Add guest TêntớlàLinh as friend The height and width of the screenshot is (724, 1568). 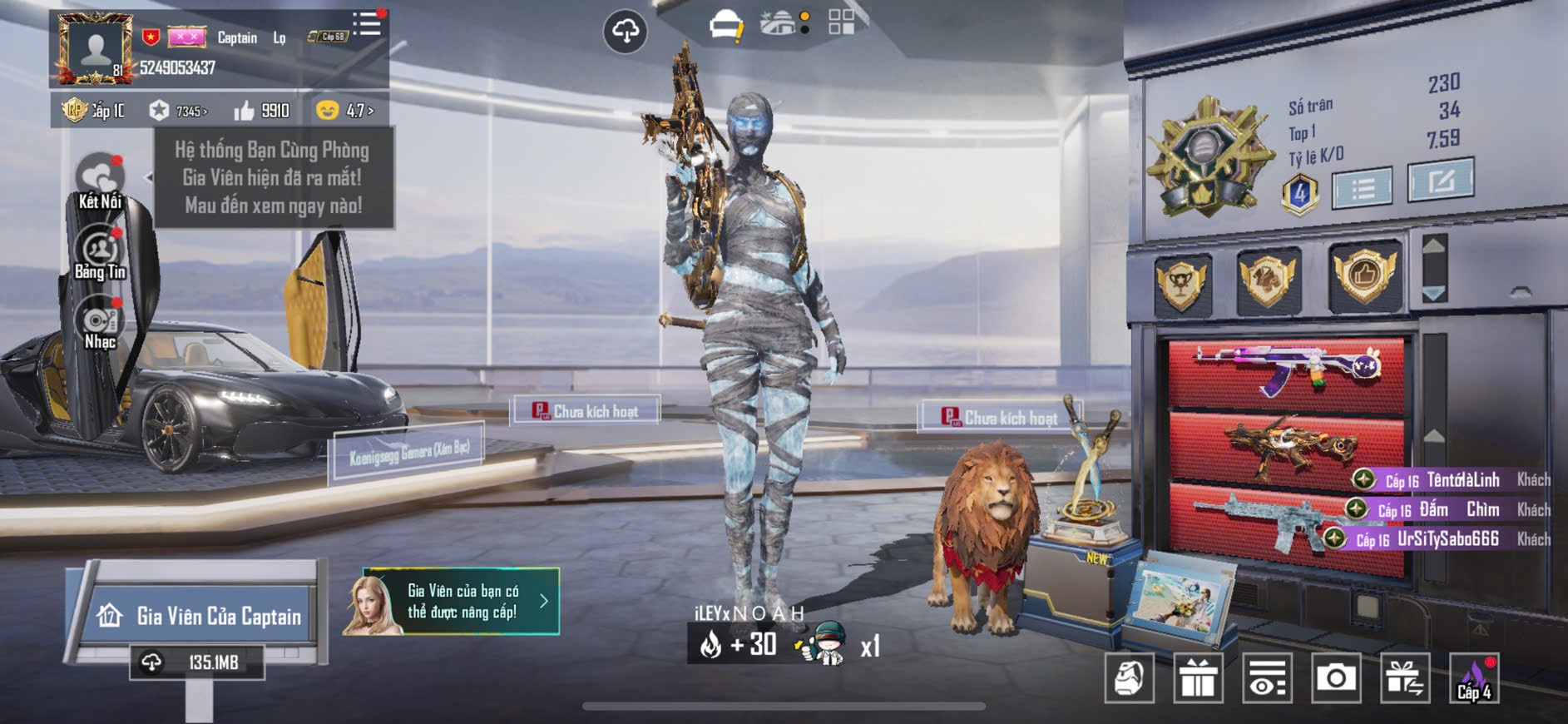point(1363,479)
